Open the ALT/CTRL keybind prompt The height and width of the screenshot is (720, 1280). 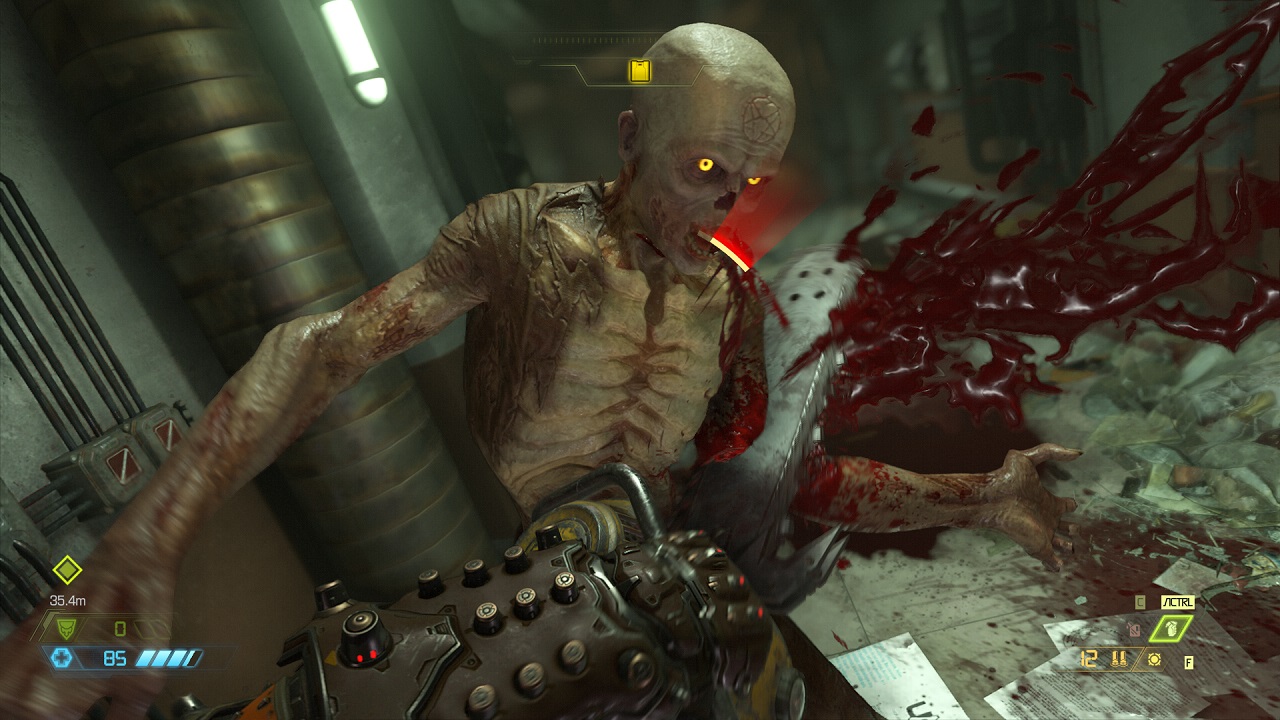coord(1177,602)
